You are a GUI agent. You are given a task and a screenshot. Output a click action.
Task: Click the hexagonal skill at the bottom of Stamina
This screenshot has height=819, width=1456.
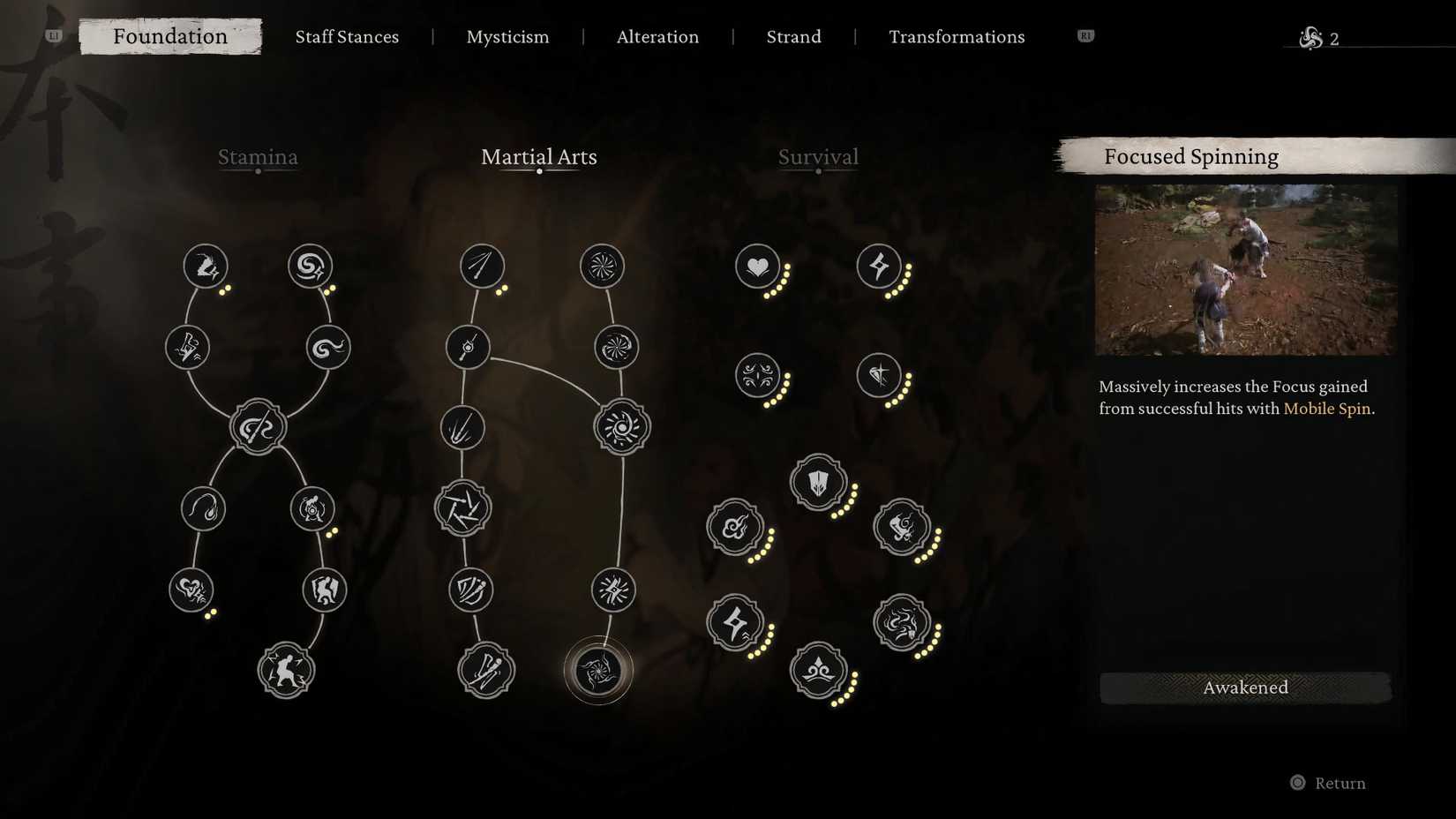pos(285,671)
